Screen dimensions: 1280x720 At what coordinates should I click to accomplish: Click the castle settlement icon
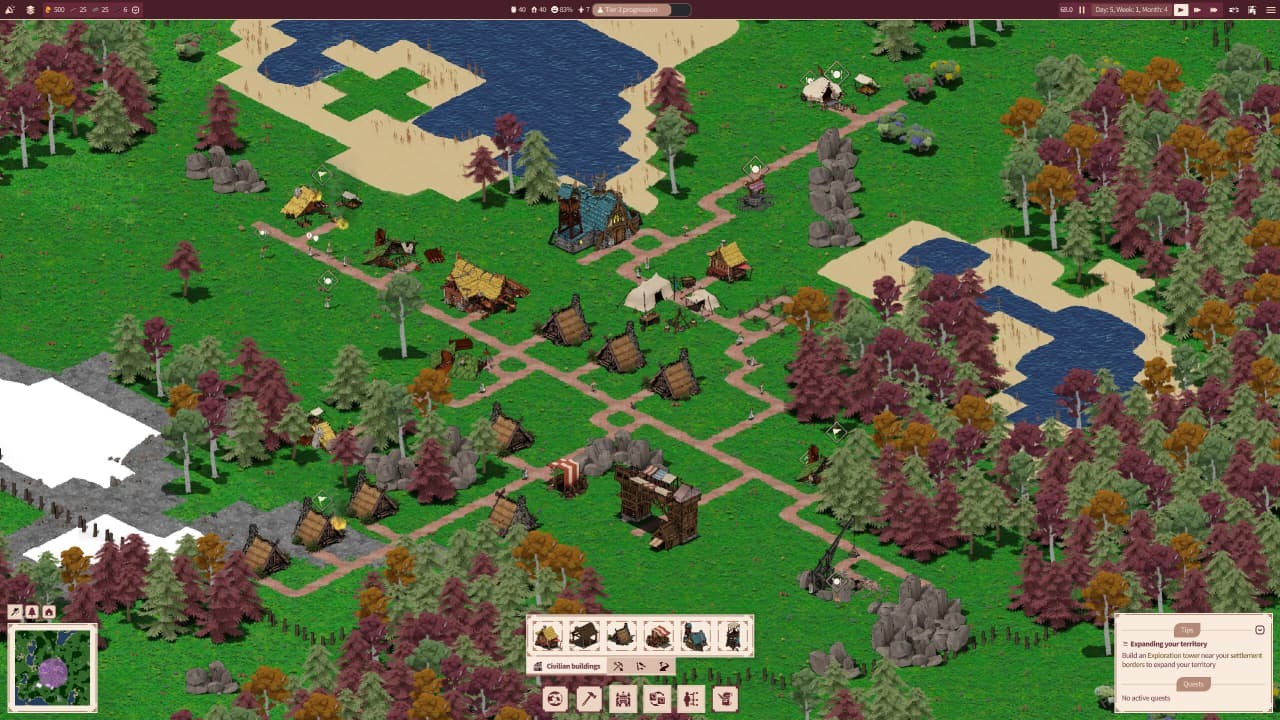point(622,698)
